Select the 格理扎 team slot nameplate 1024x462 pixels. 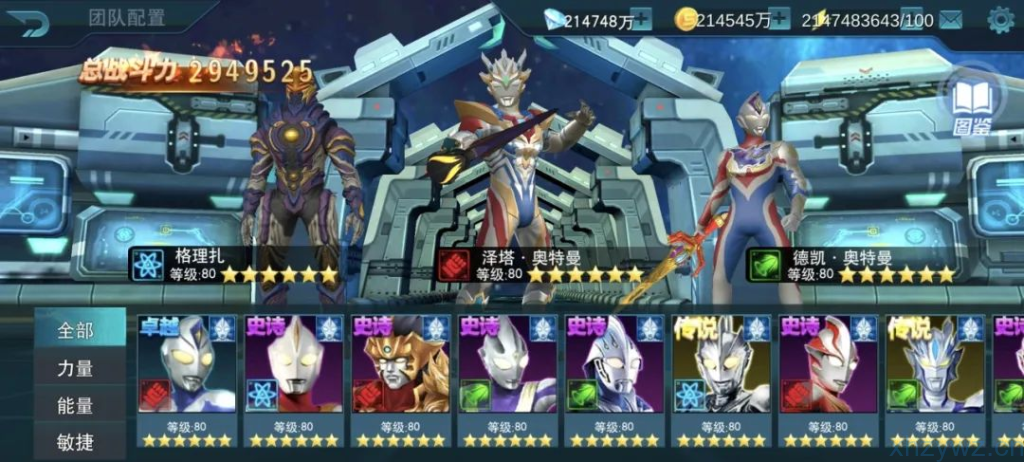click(235, 265)
